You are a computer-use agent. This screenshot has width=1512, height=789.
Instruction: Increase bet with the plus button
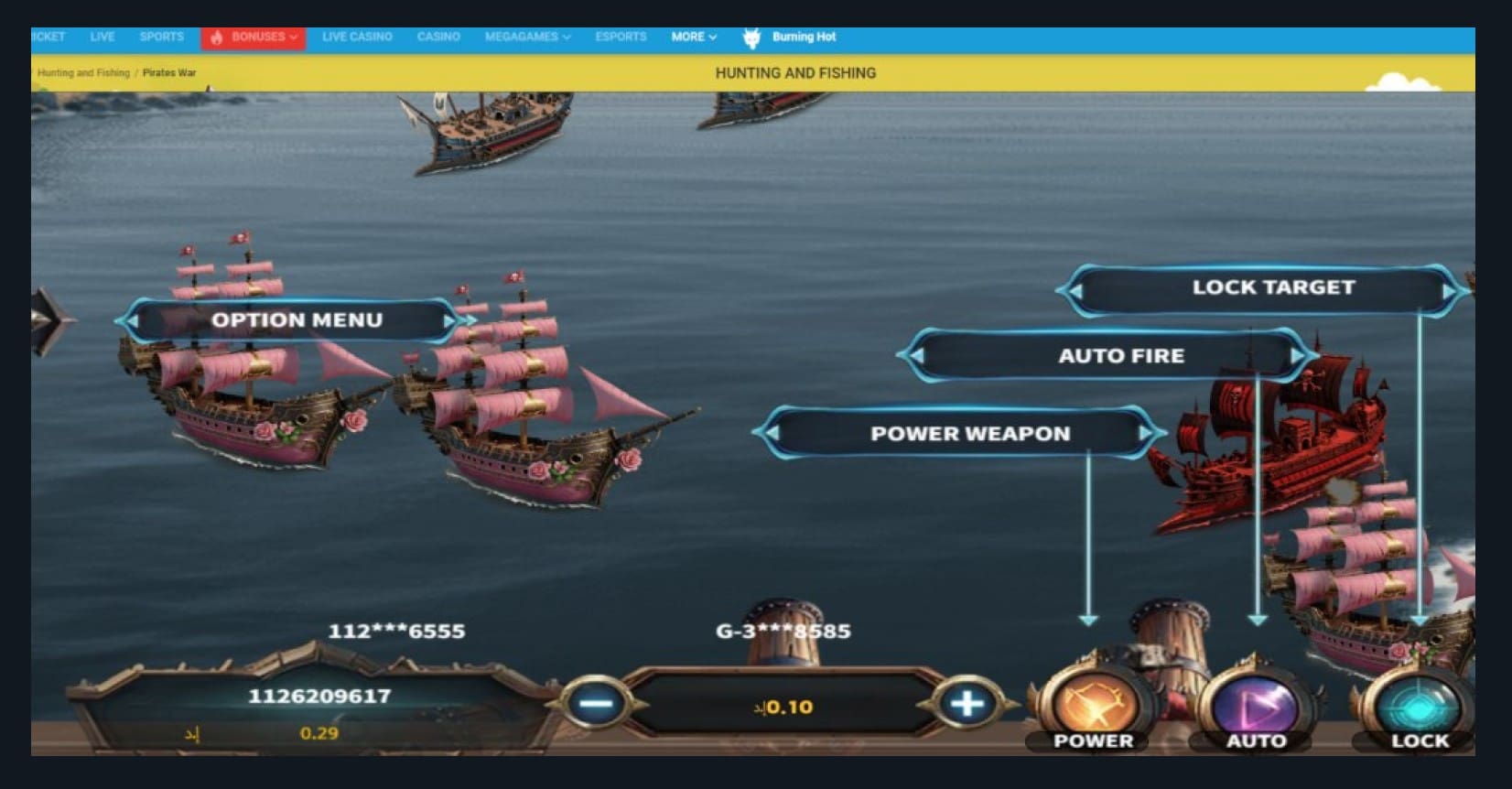click(x=967, y=704)
